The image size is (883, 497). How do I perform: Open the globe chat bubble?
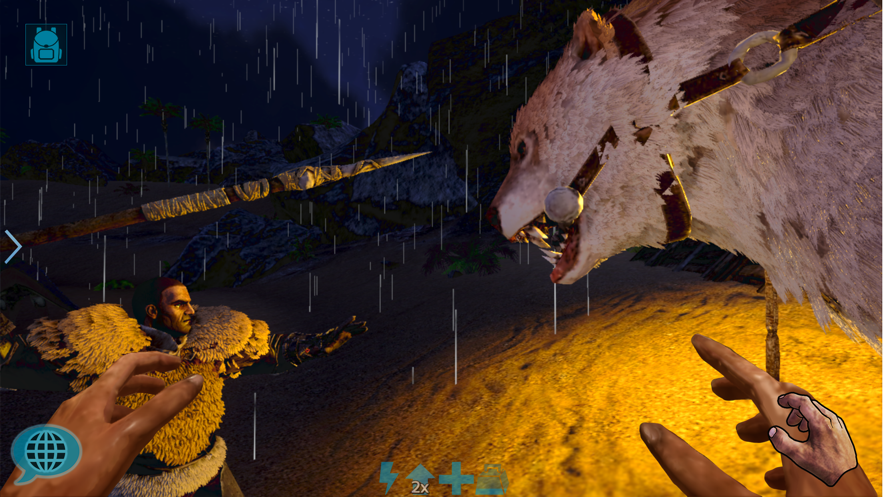coord(45,454)
